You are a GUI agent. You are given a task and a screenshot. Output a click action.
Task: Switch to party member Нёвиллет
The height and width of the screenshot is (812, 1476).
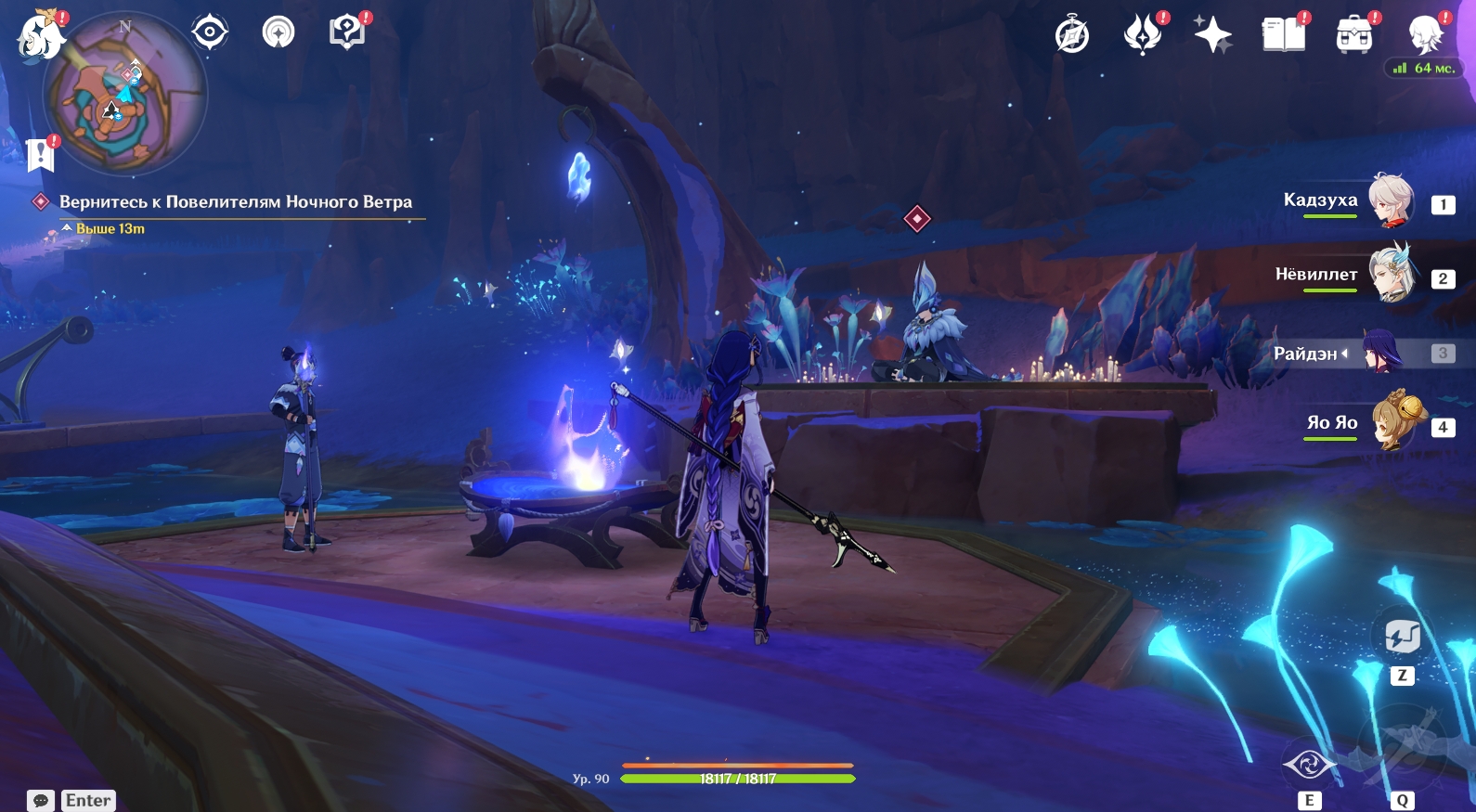coord(1390,275)
